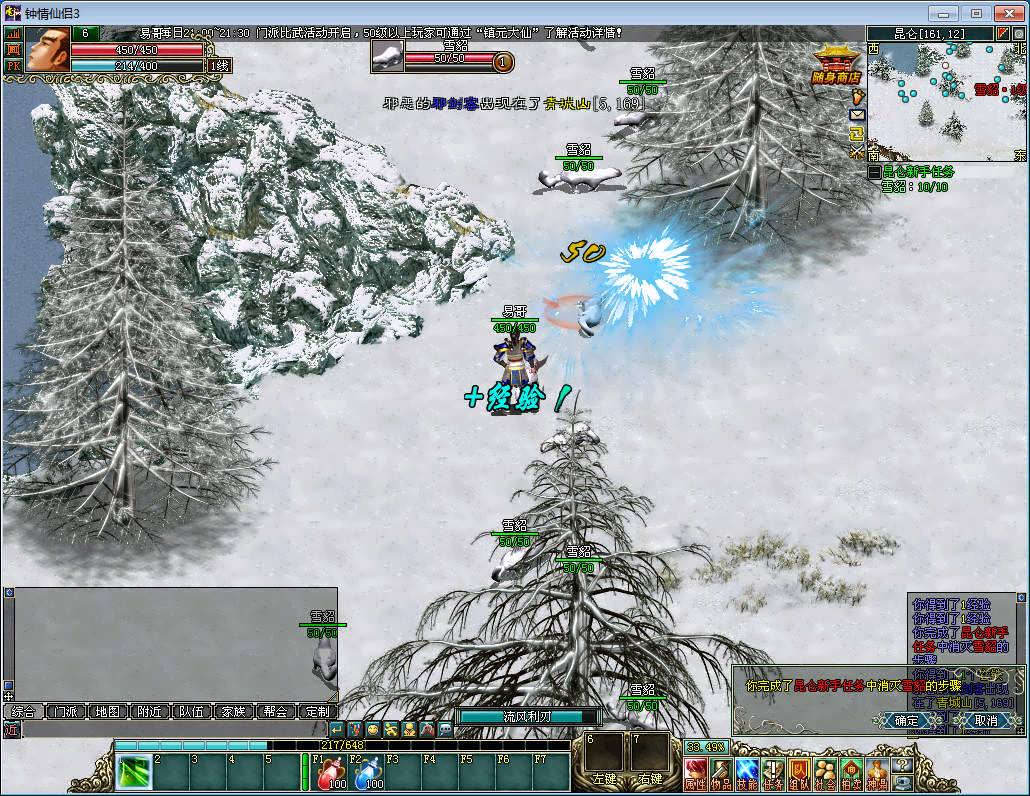This screenshot has width=1030, height=796.
Task: Switch chat to the 门派 tab
Action: (65, 712)
